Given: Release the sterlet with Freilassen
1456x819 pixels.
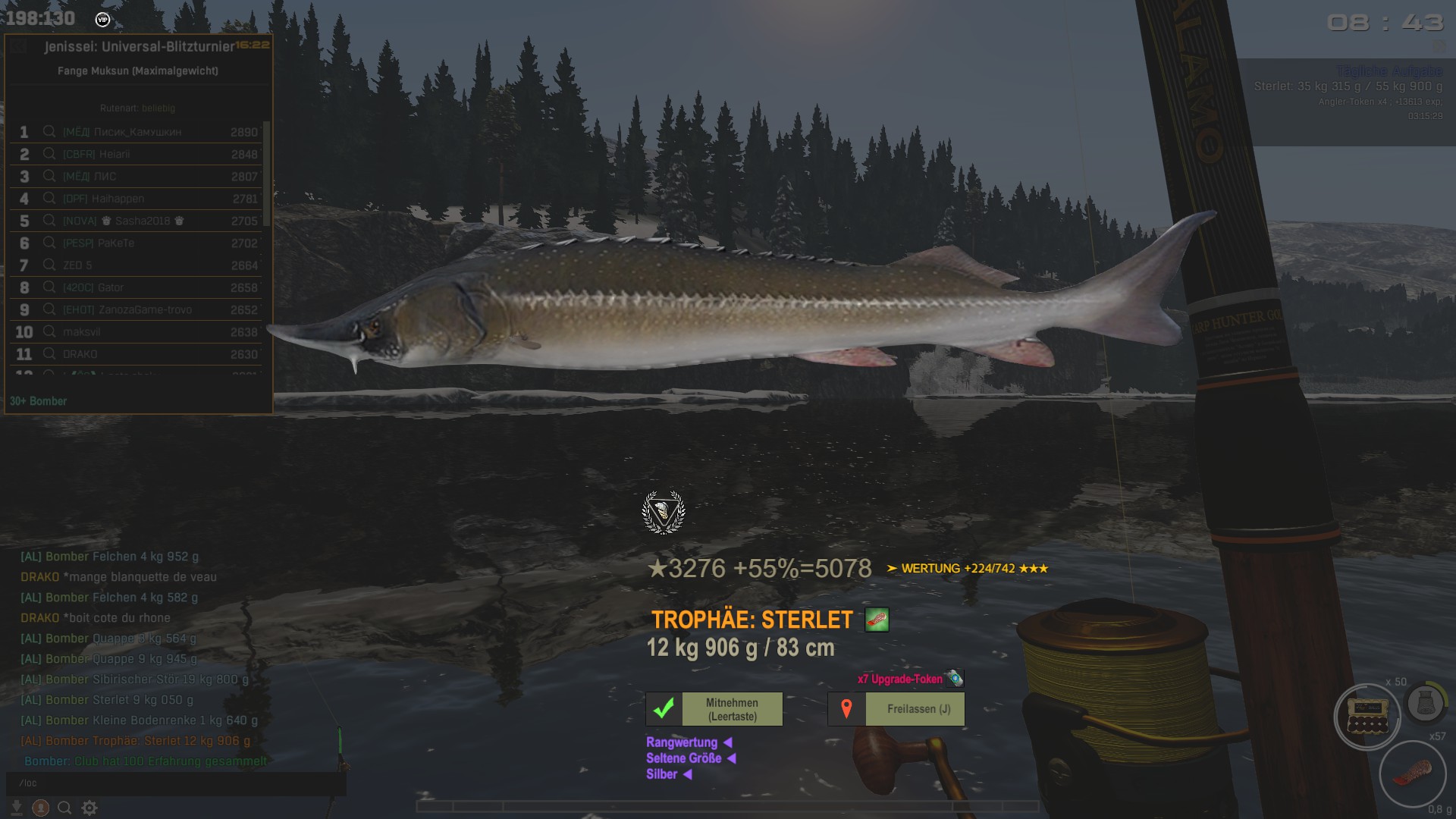Looking at the screenshot, I should [918, 709].
